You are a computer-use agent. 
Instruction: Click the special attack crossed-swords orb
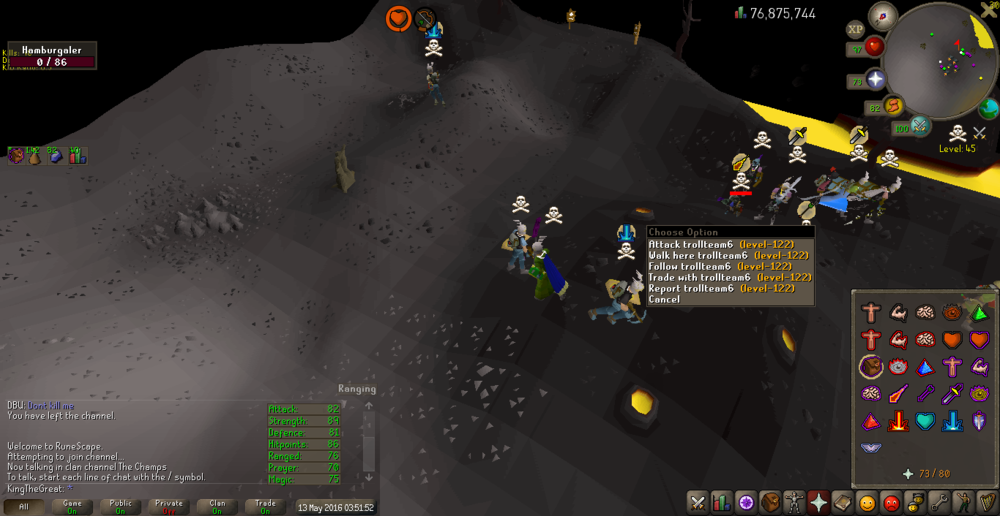click(920, 126)
